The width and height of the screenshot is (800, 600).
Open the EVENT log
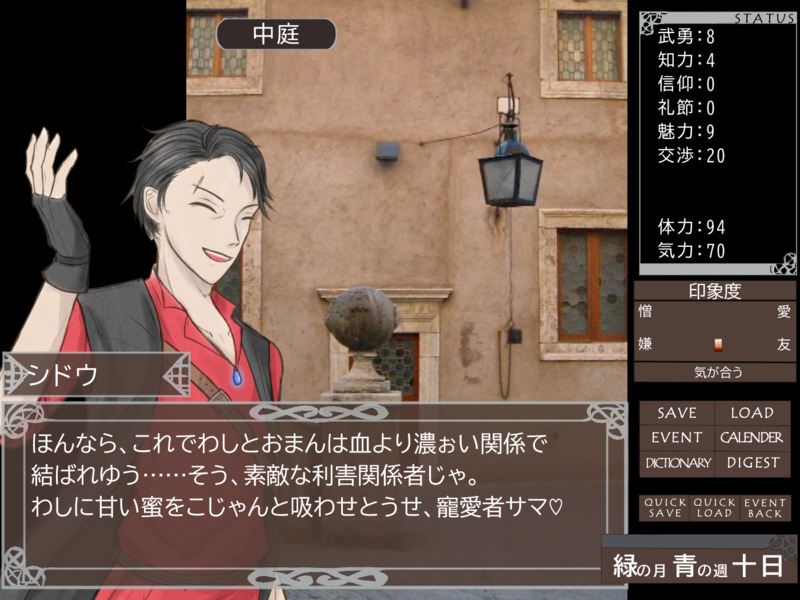(677, 437)
